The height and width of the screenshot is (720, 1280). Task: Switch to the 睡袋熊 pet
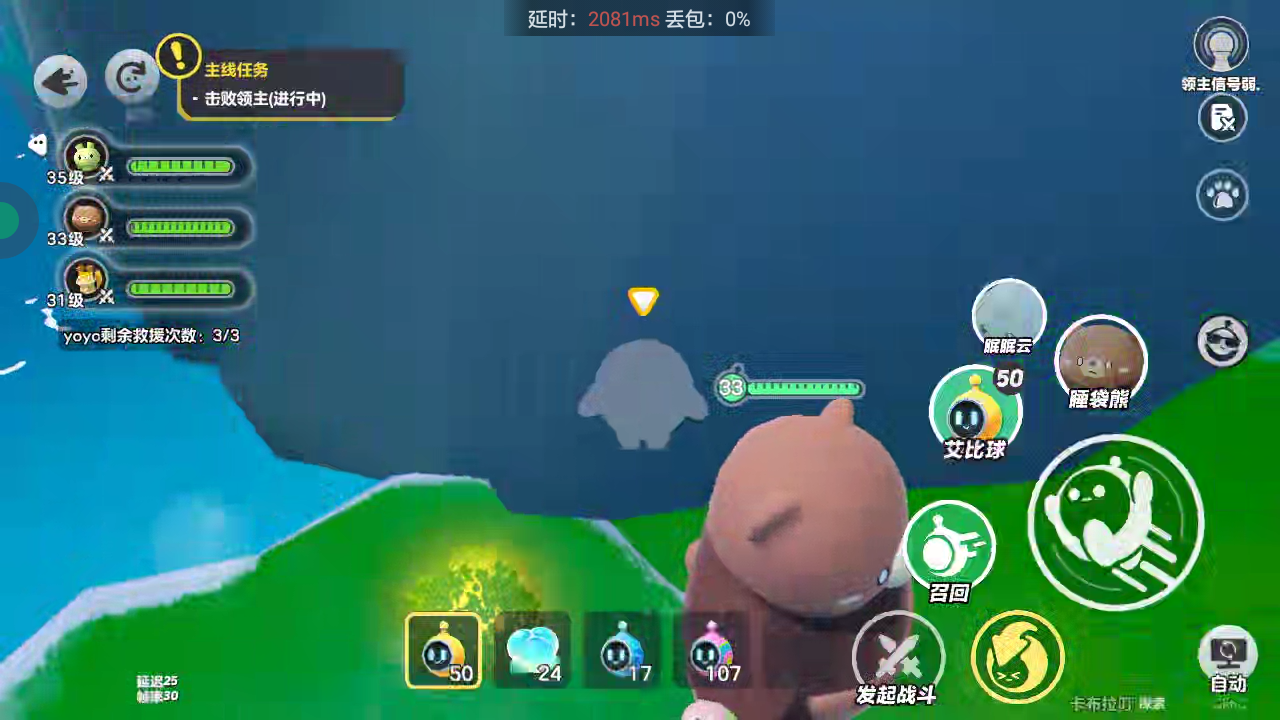point(1100,360)
